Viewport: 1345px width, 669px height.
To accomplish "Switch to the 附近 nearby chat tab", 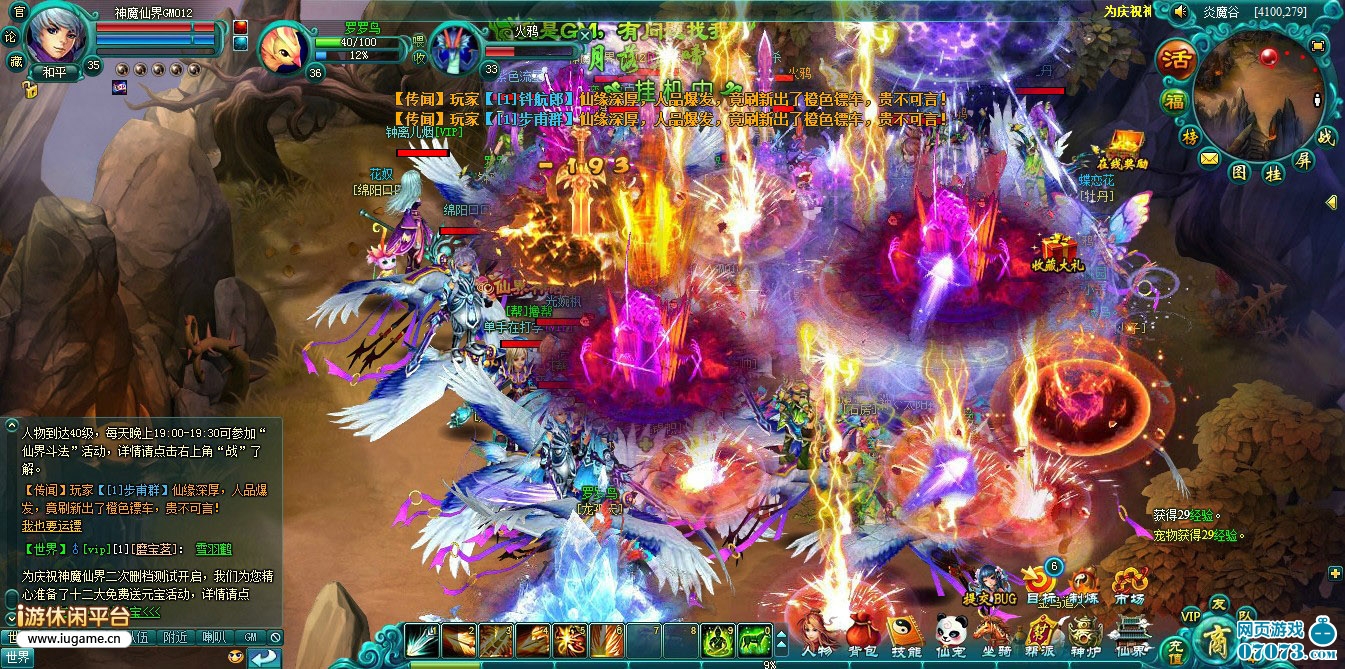I will [x=176, y=637].
